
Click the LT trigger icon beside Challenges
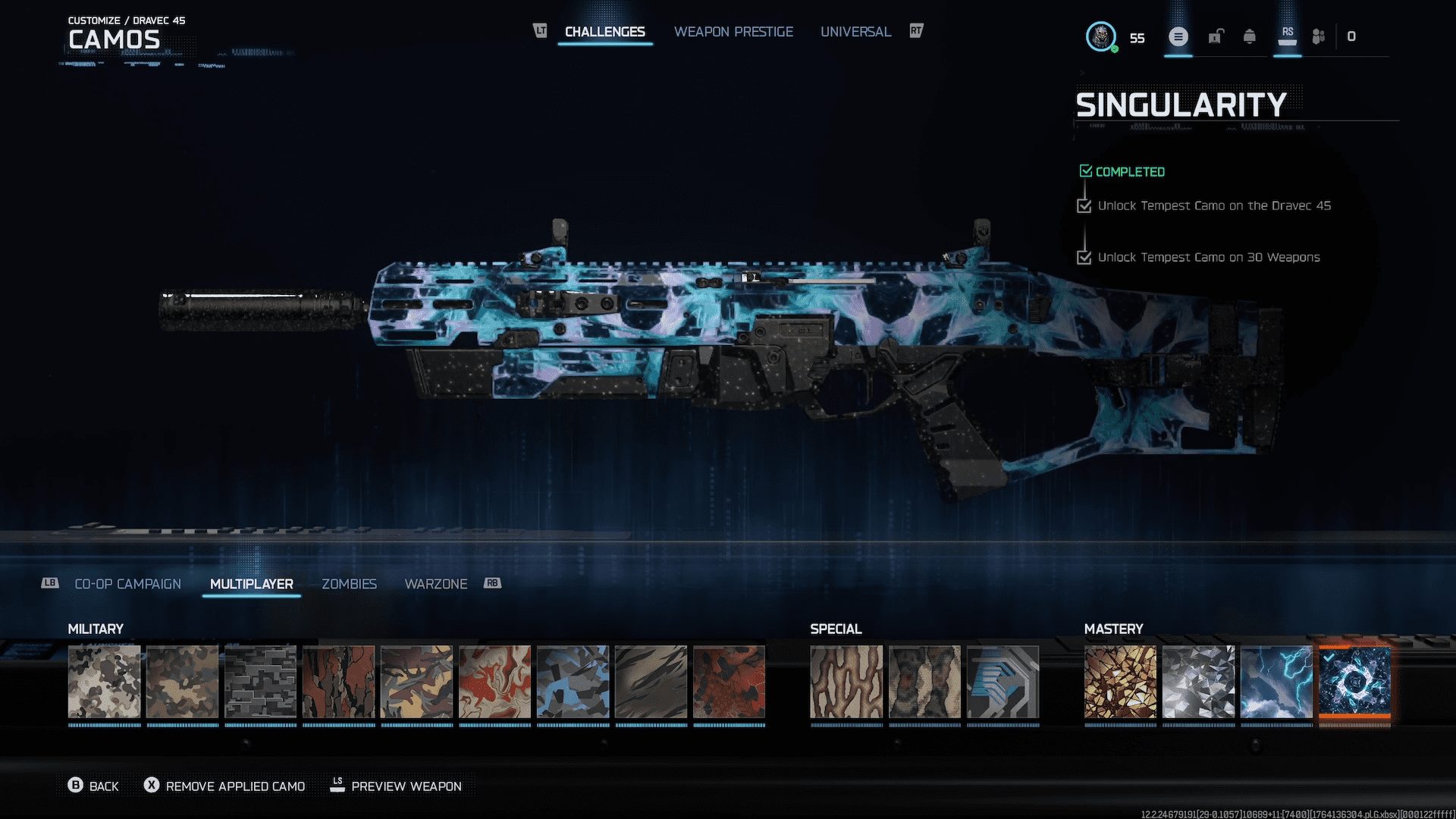tap(539, 31)
